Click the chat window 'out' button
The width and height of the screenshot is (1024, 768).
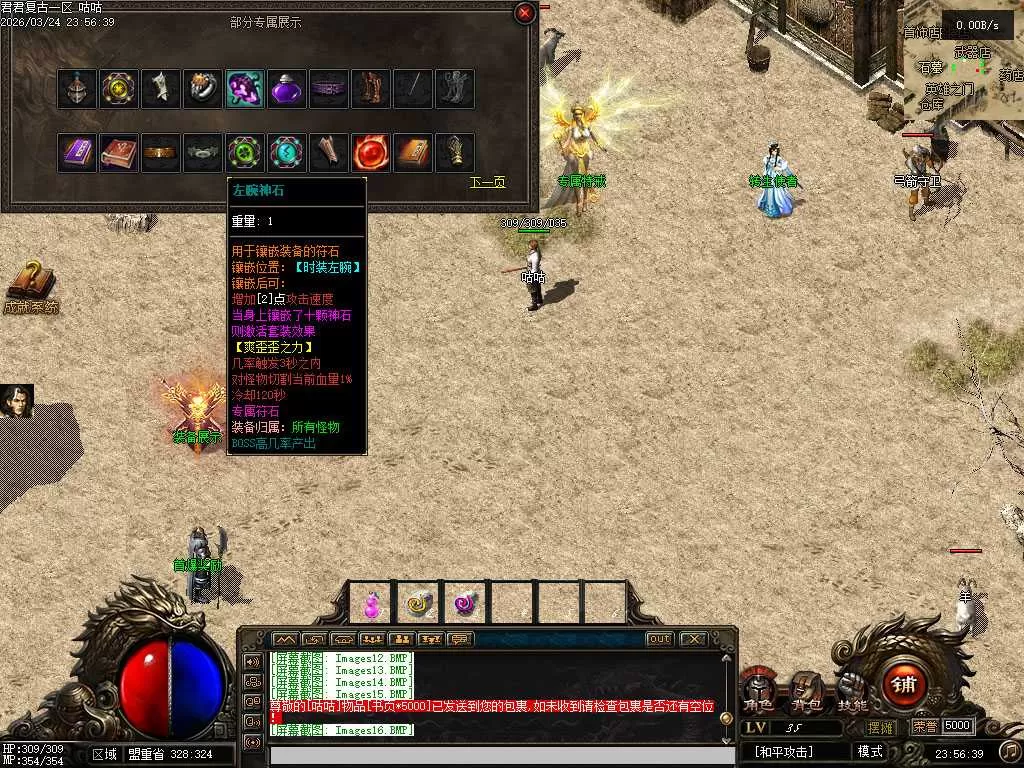[x=659, y=639]
